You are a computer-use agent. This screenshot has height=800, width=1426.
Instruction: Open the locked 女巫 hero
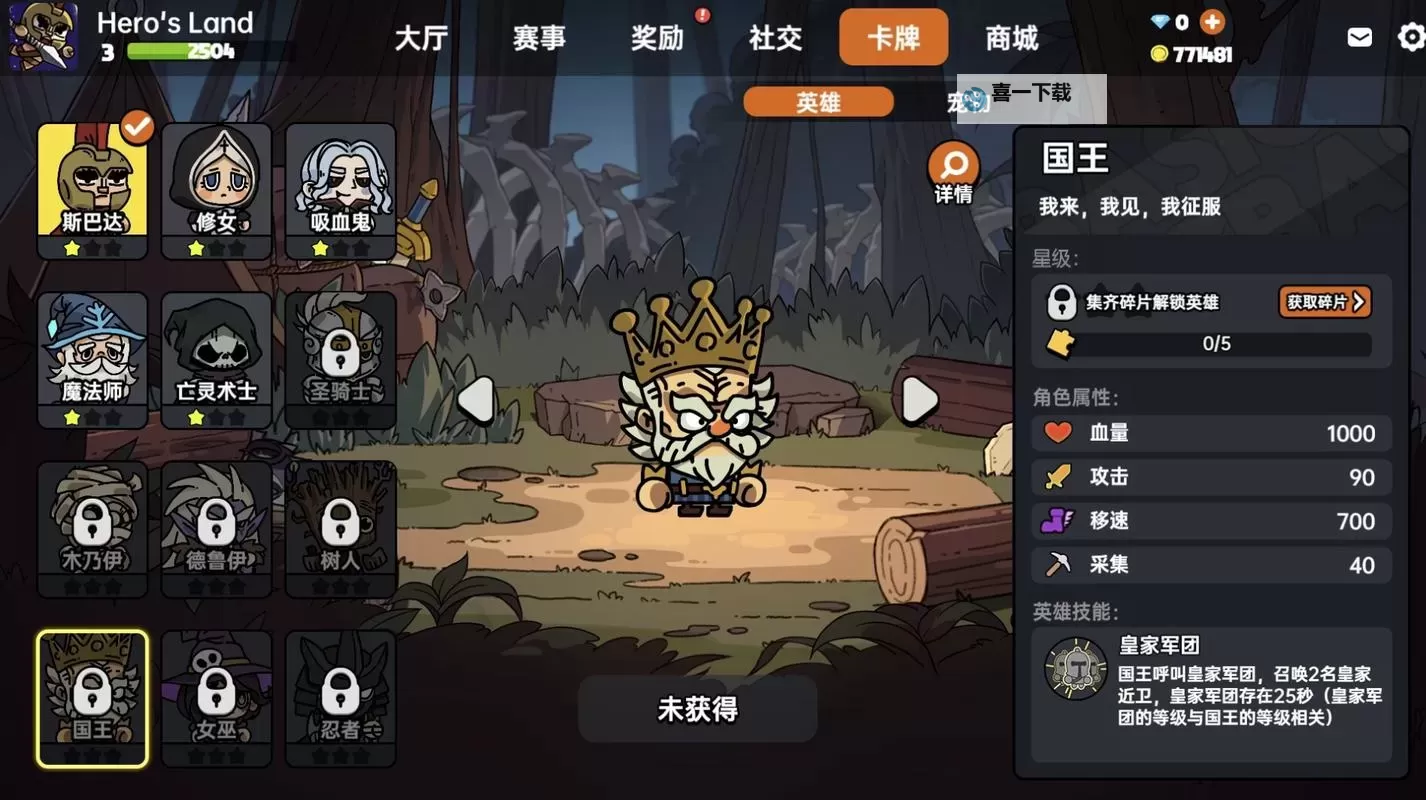tap(216, 695)
